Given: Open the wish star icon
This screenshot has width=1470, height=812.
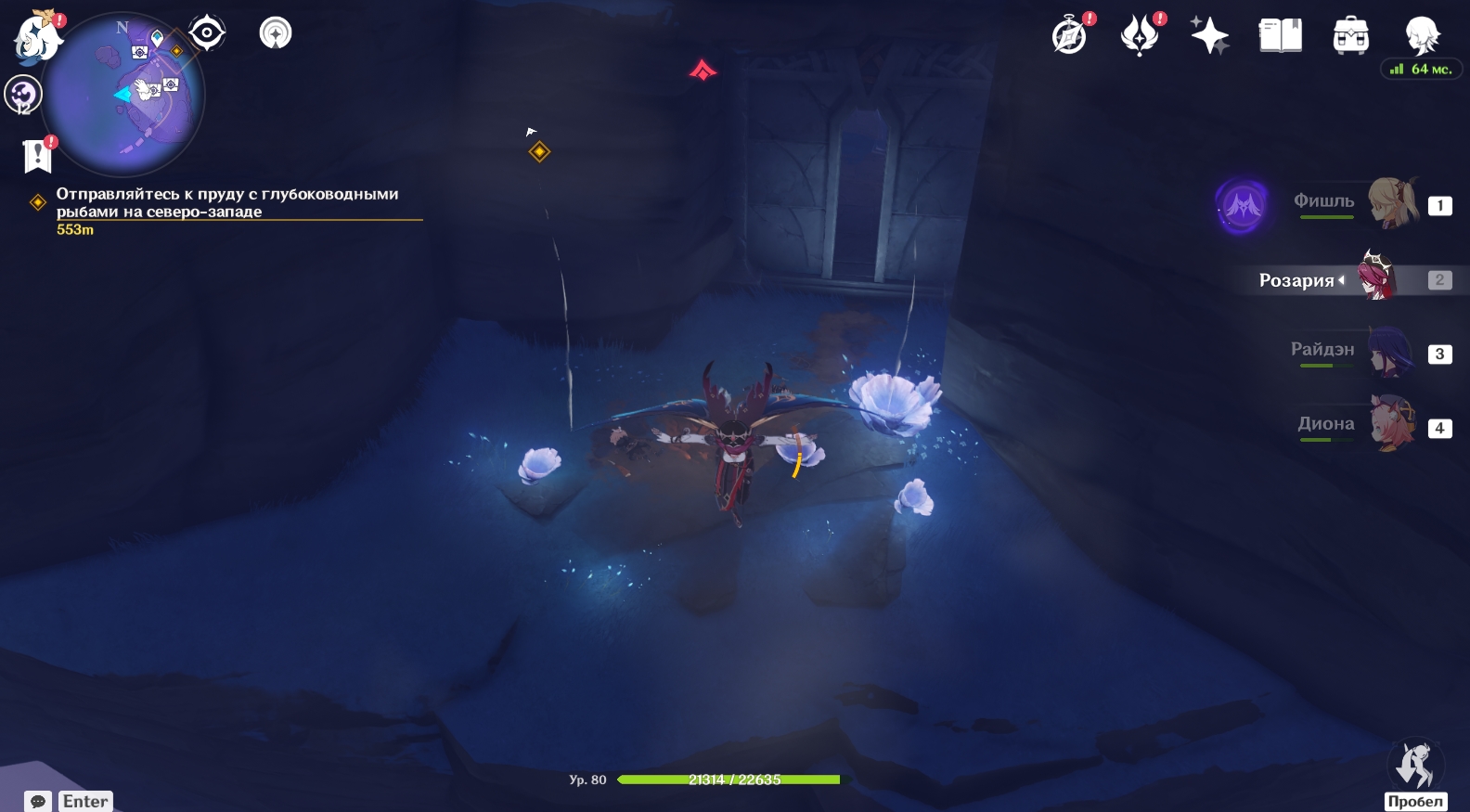Looking at the screenshot, I should click(1209, 36).
